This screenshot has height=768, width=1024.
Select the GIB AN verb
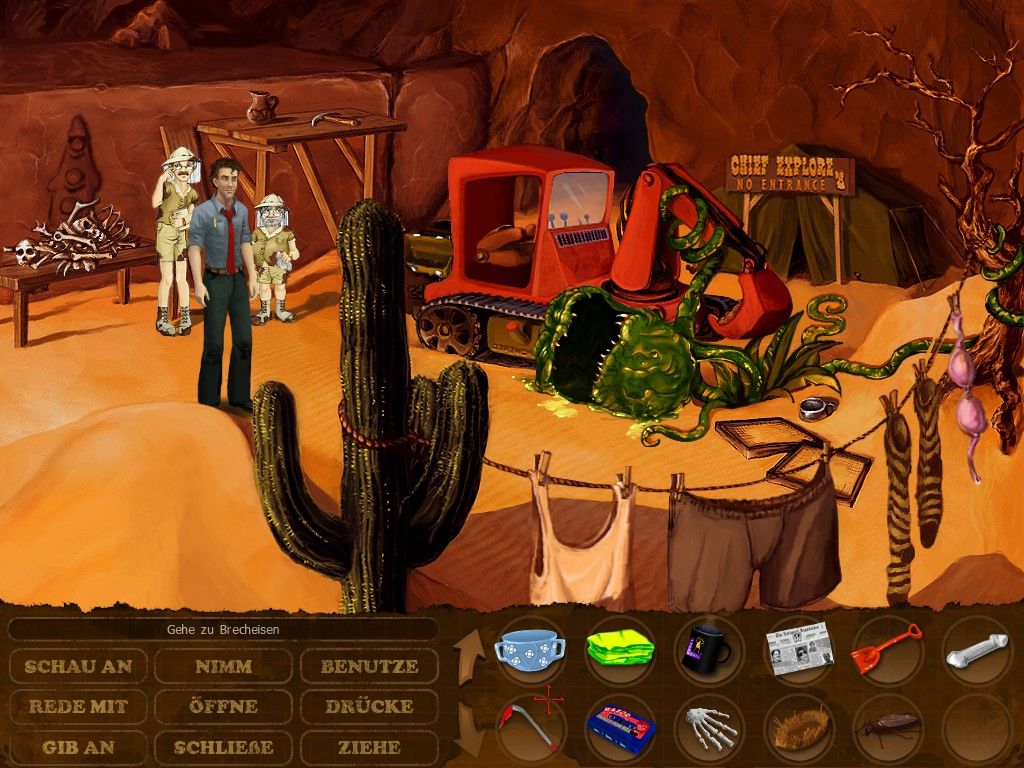tap(78, 747)
